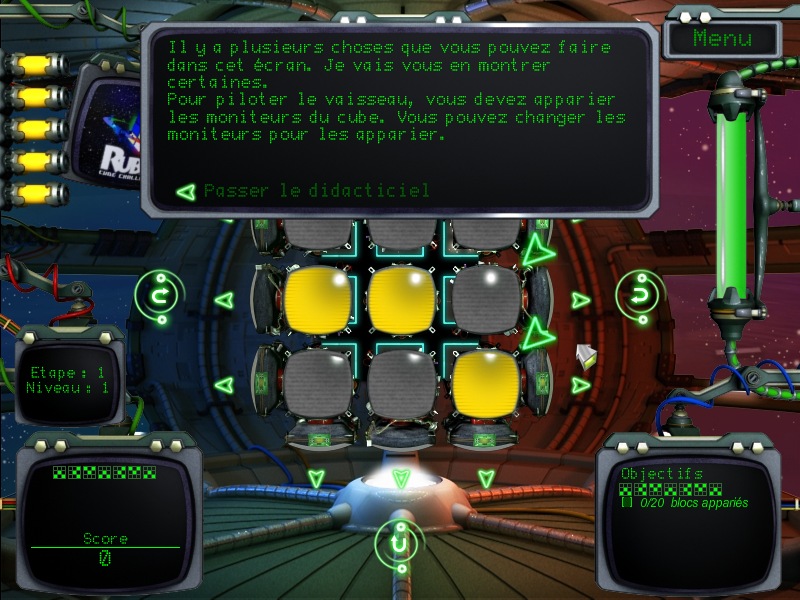
Task: Select the gray monitor at bottom row's center
Action: [x=400, y=384]
